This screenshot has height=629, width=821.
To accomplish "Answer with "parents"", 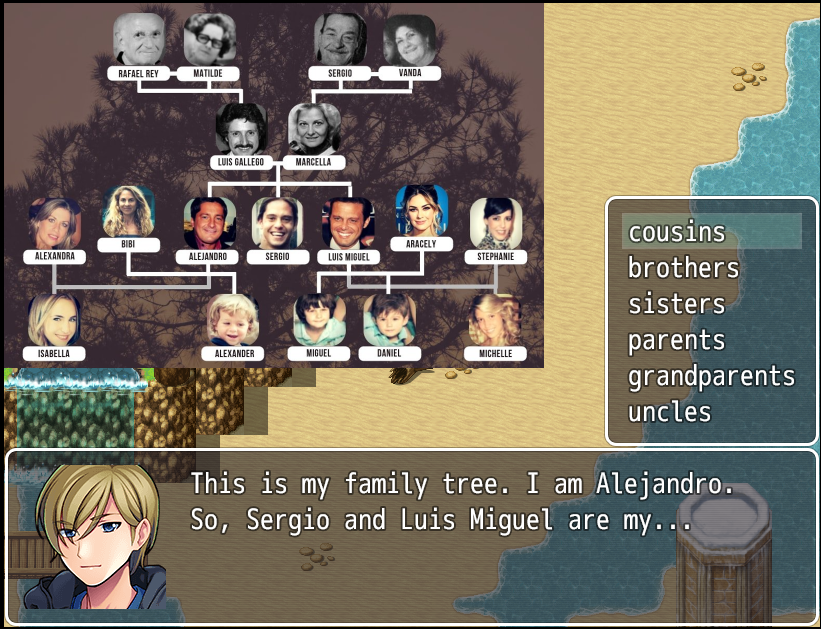I will point(676,340).
